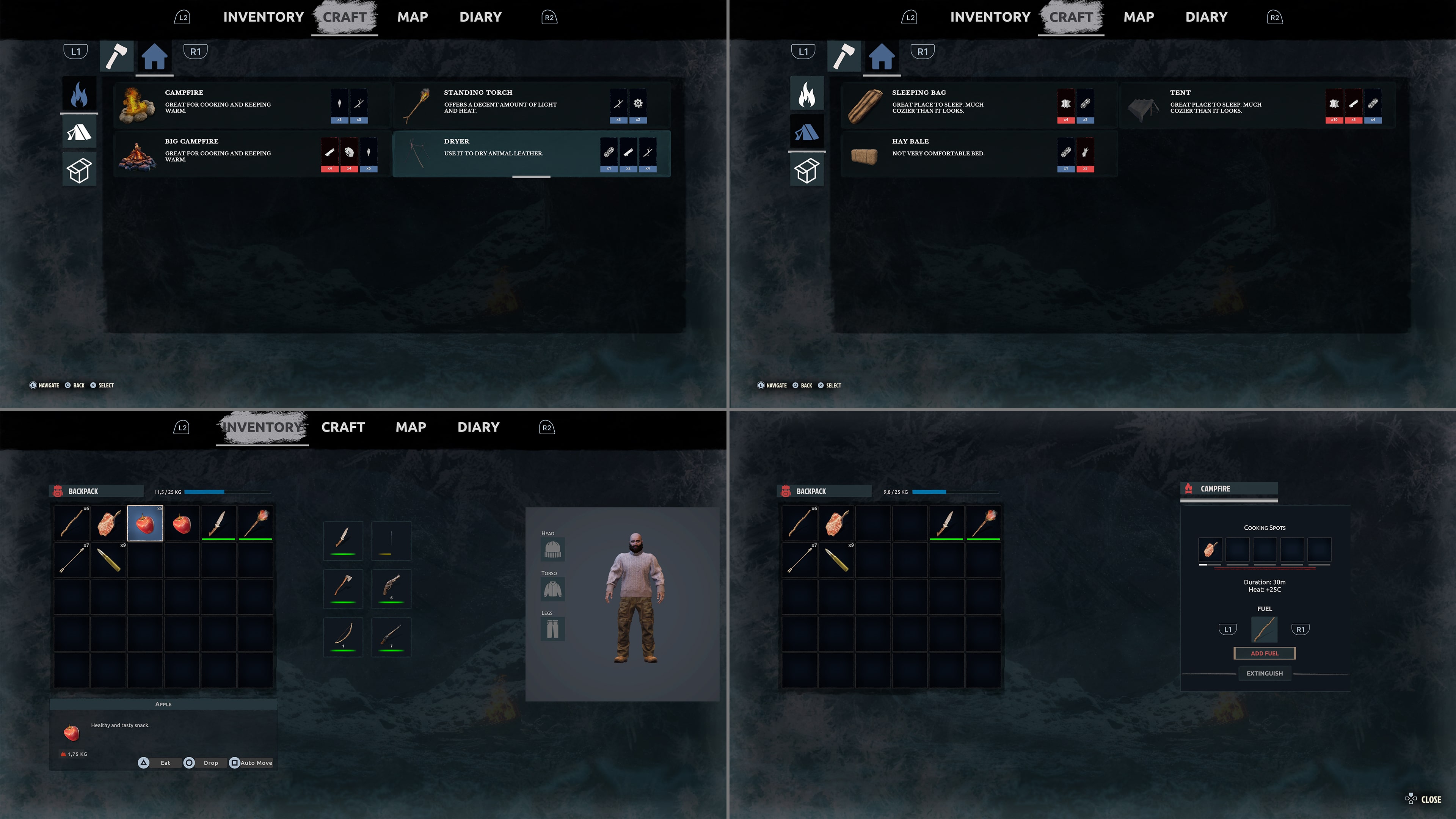Select the bow in the quick slots

[343, 637]
